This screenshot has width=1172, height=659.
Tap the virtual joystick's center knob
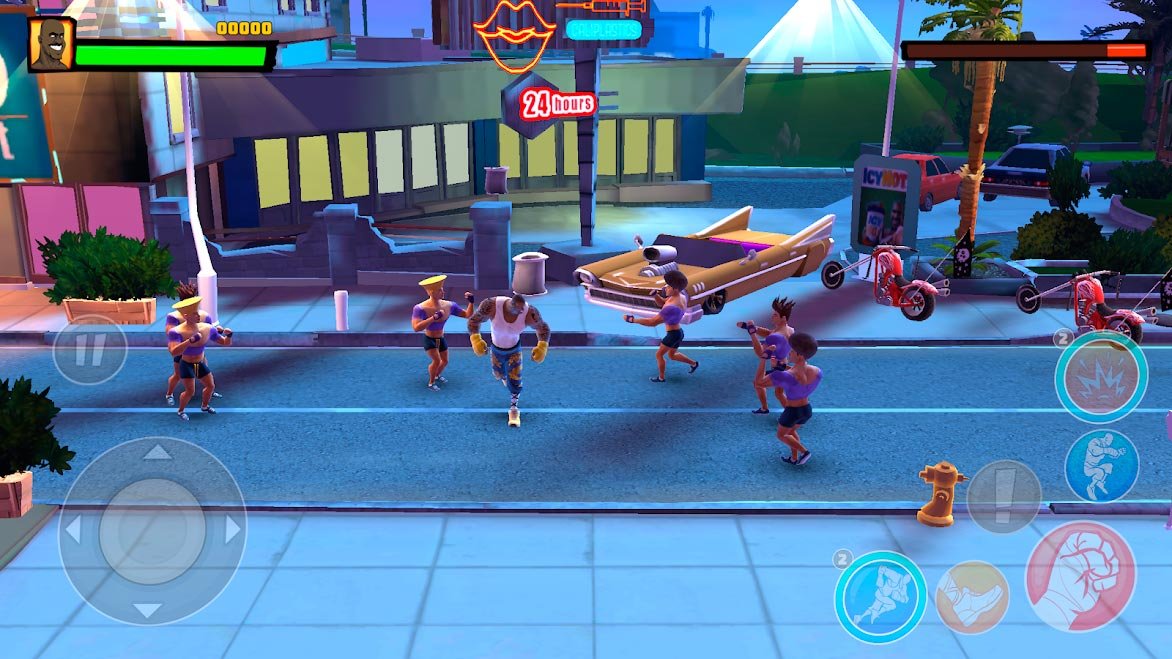click(x=152, y=531)
